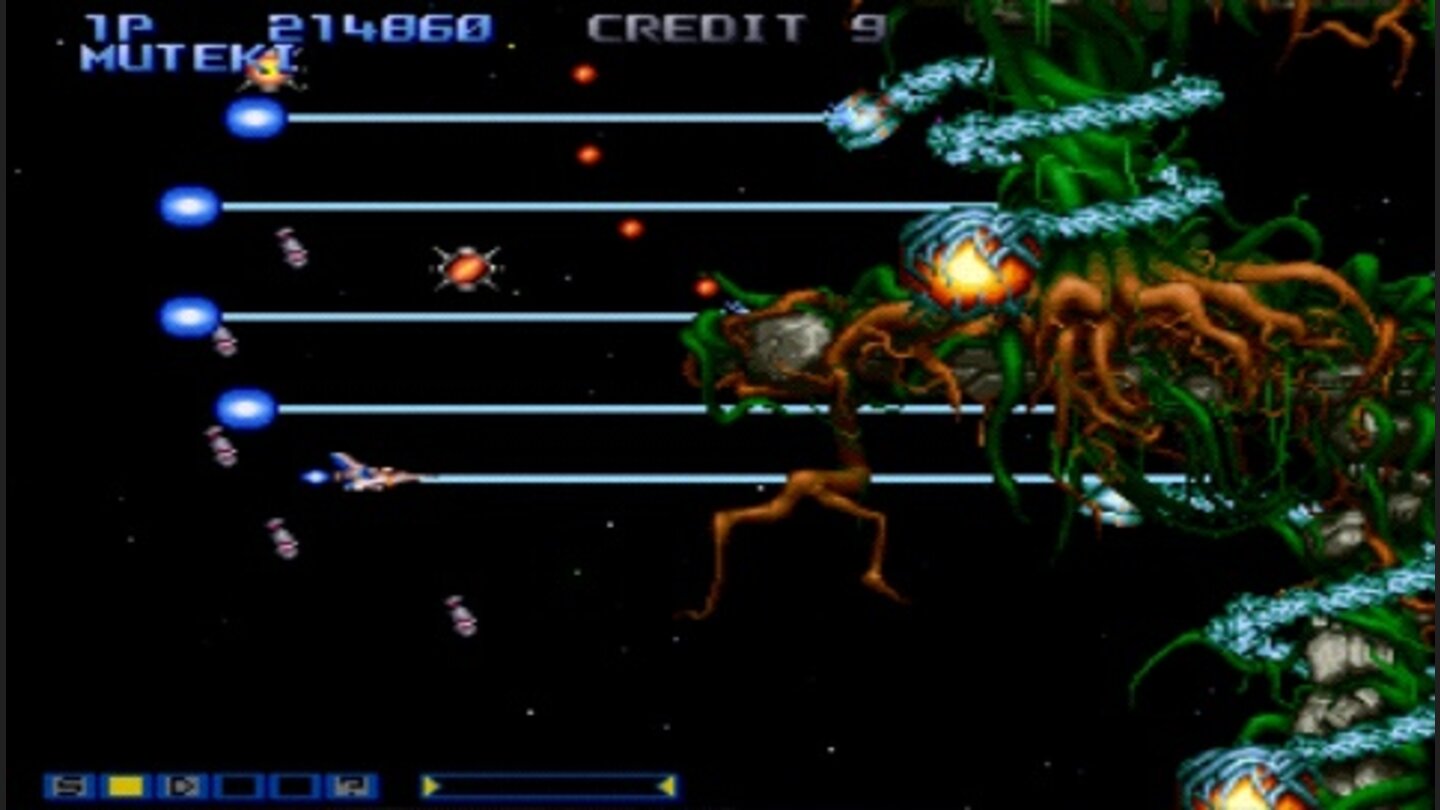
Task: Click the orange spiked mine enemy
Action: [465, 267]
